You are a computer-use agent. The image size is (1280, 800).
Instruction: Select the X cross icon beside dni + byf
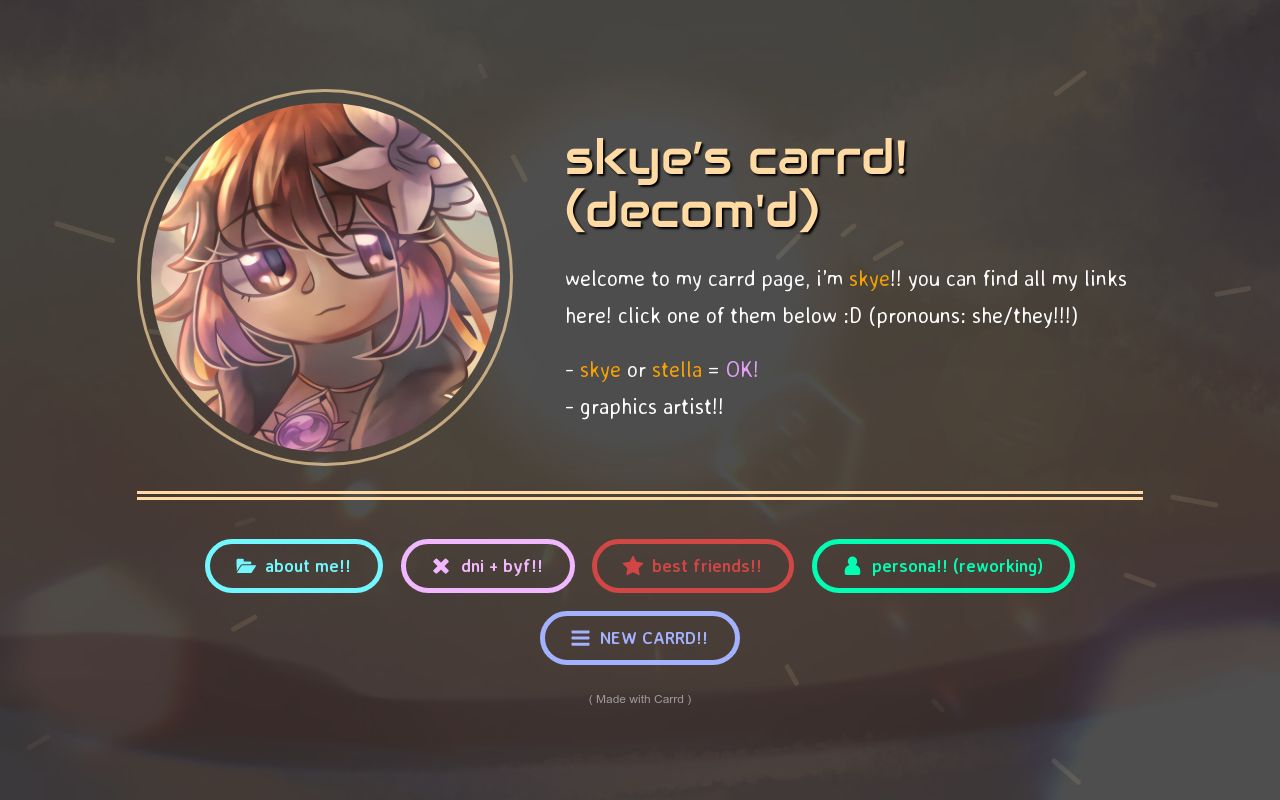pos(441,566)
